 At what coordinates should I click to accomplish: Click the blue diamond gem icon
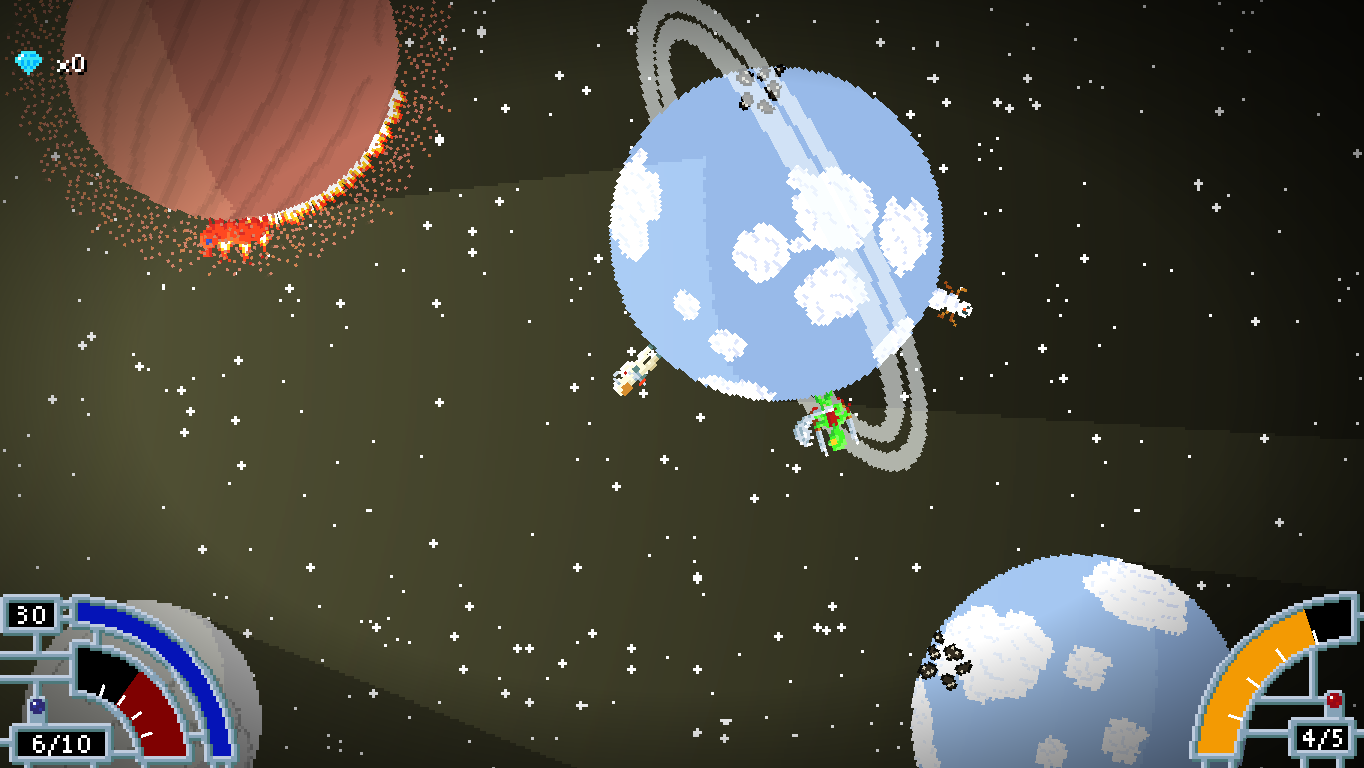coord(30,62)
